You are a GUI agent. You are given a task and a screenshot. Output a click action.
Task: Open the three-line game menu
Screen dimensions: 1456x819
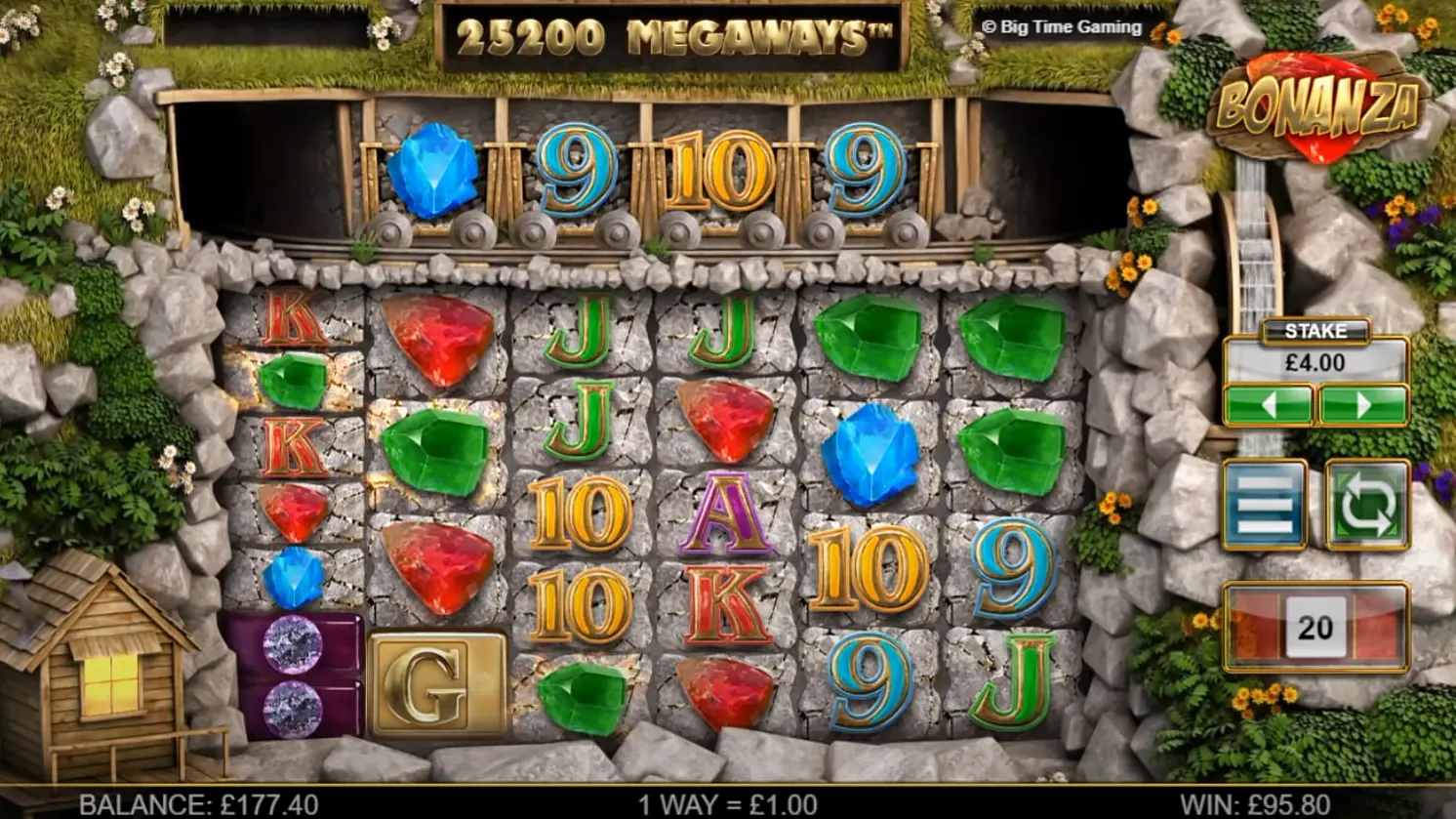click(1265, 504)
